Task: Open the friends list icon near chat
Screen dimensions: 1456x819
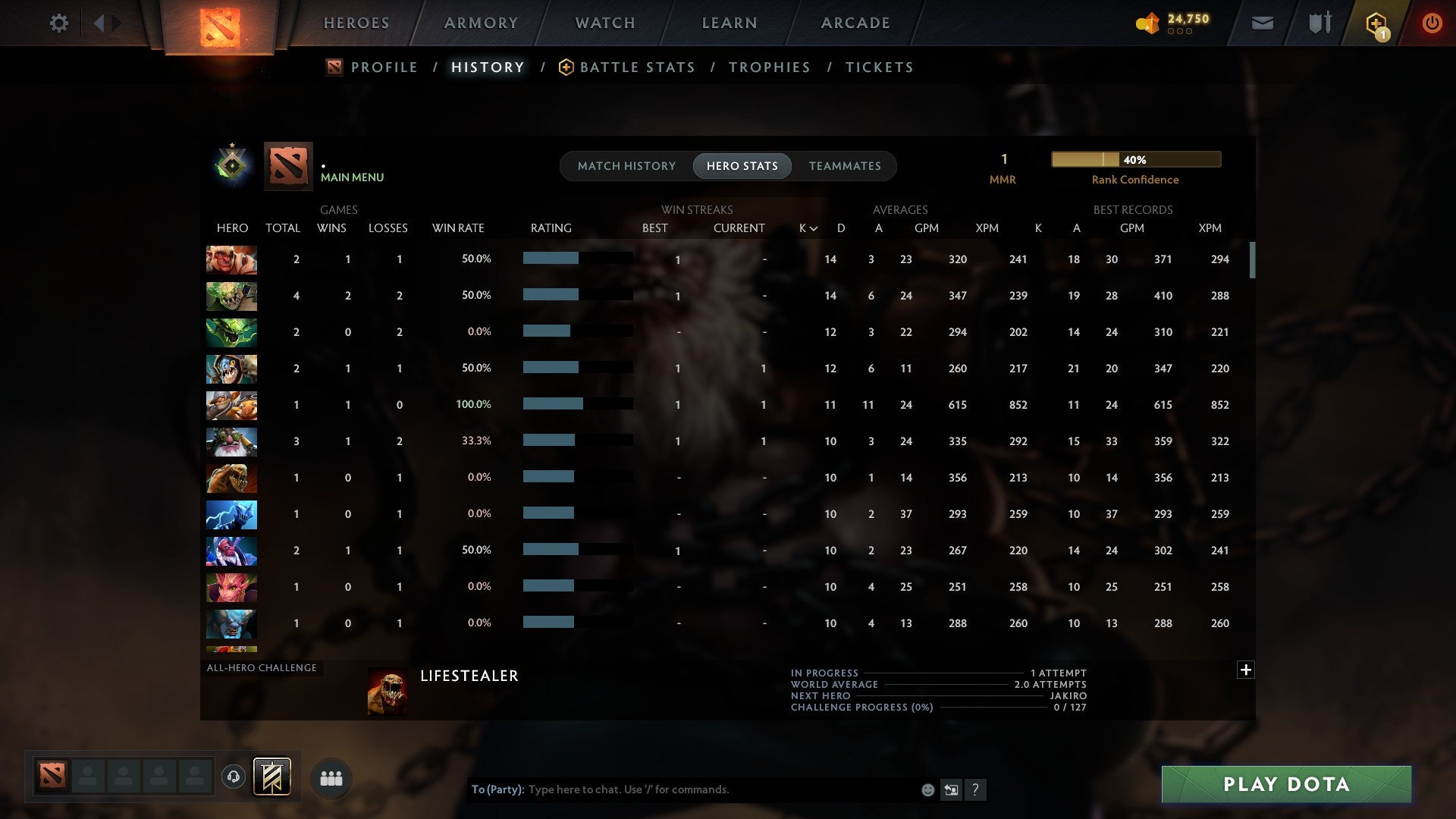Action: click(331, 777)
